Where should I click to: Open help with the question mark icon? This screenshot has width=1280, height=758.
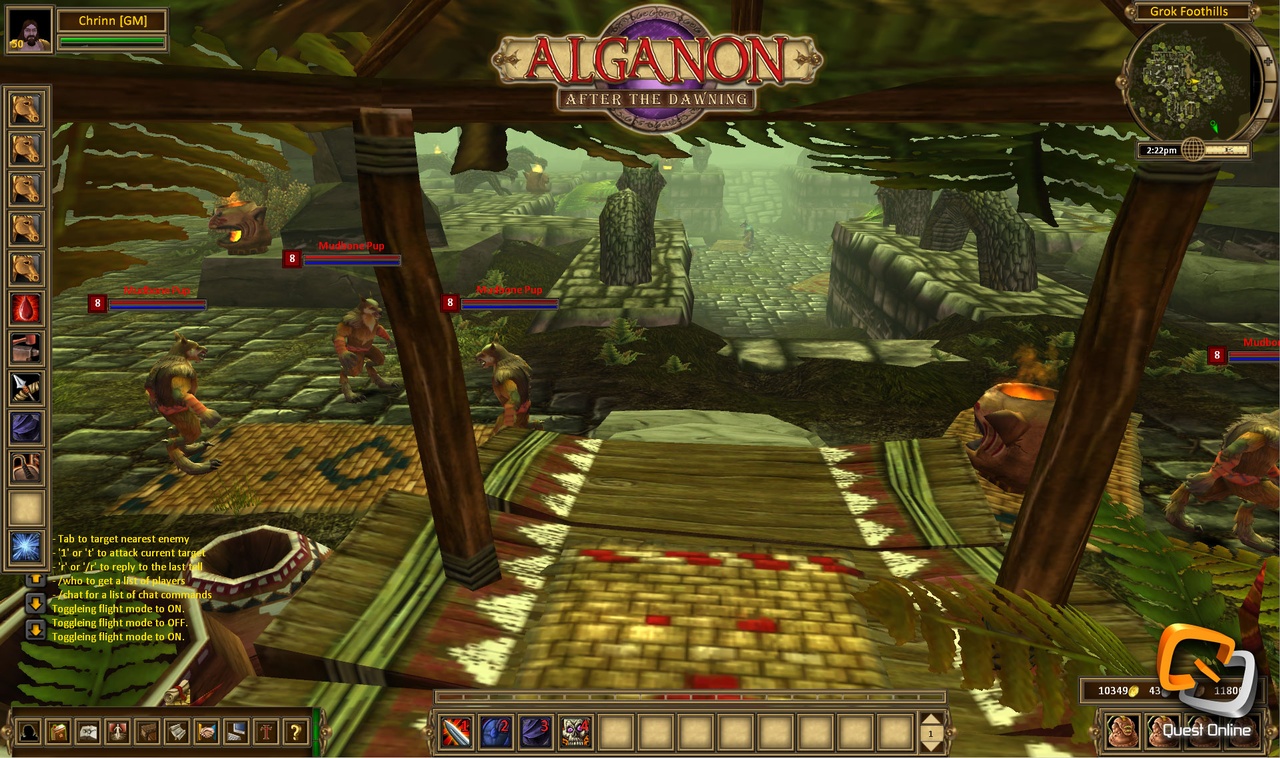(294, 730)
